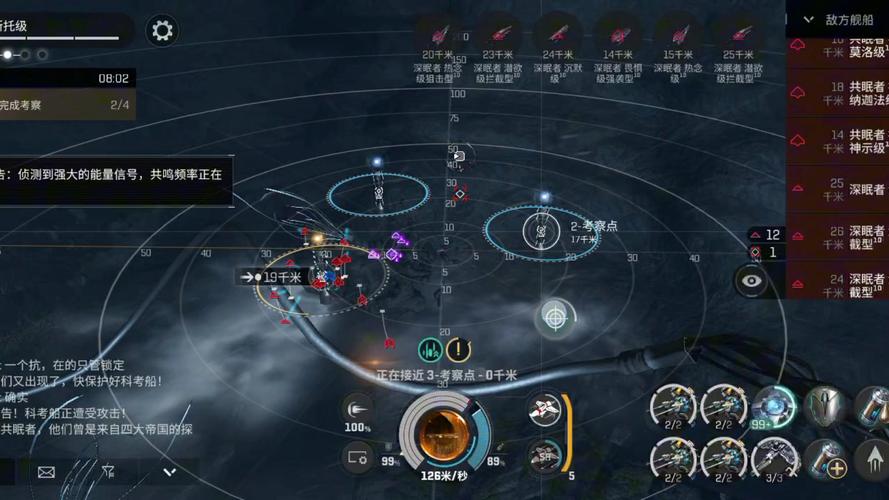The width and height of the screenshot is (889, 500).
Task: Activate the 100% propulsion button
Action: coord(357,409)
